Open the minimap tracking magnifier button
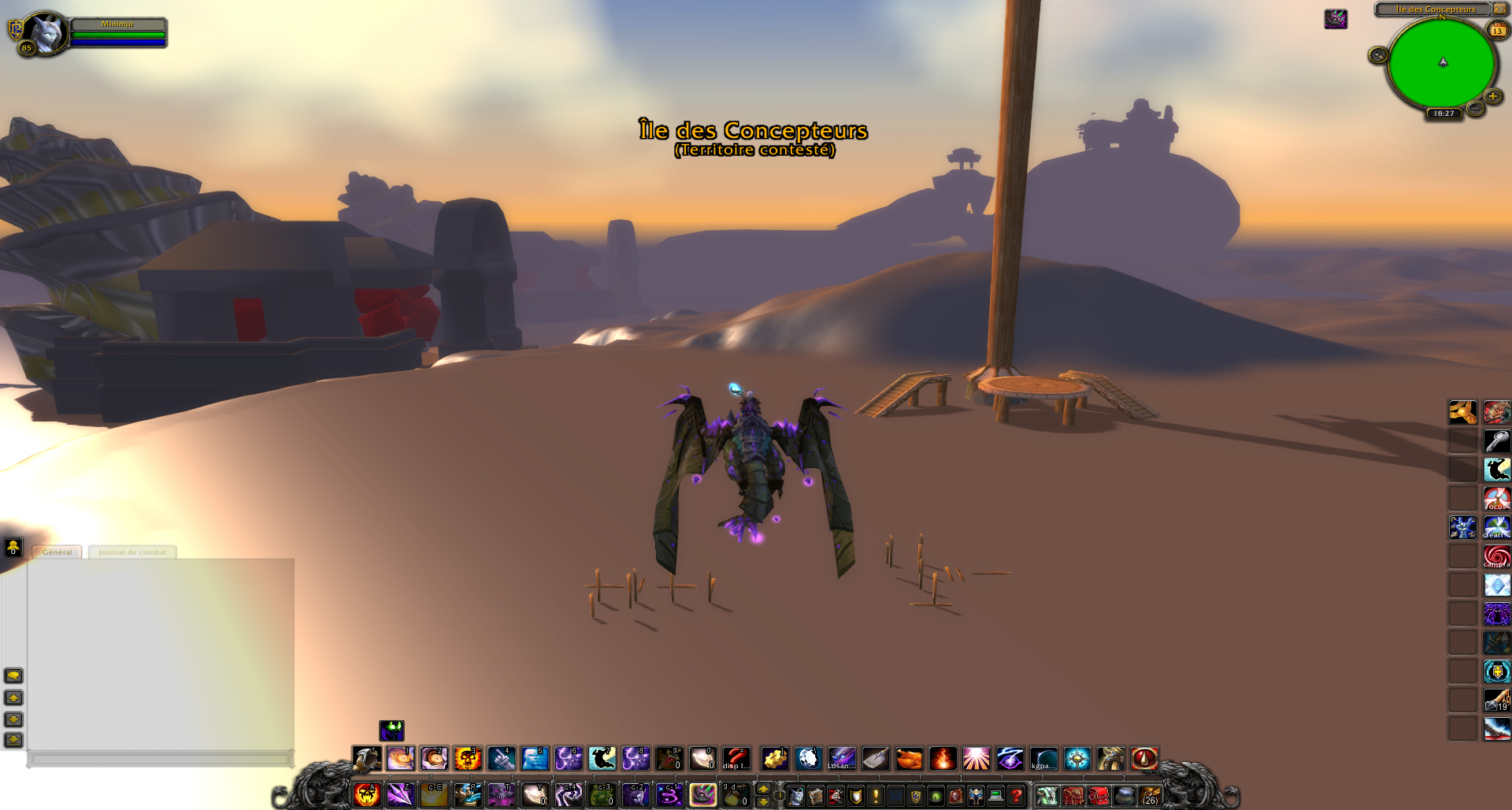This screenshot has width=1512, height=810. coord(1377,54)
